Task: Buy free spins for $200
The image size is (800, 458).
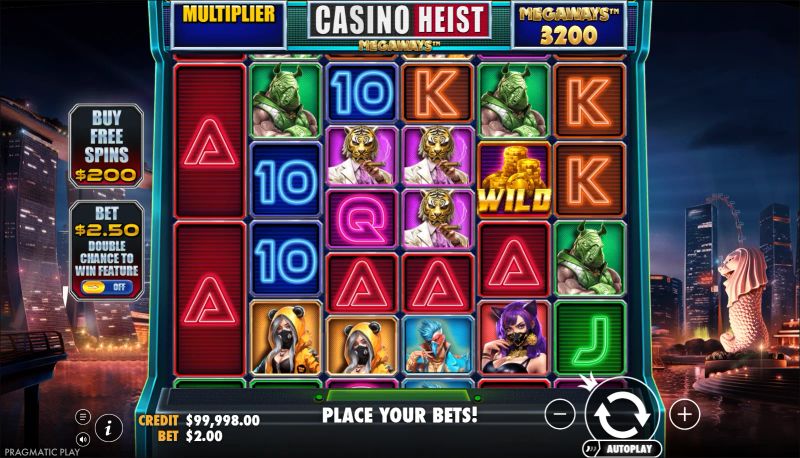Action: click(105, 148)
